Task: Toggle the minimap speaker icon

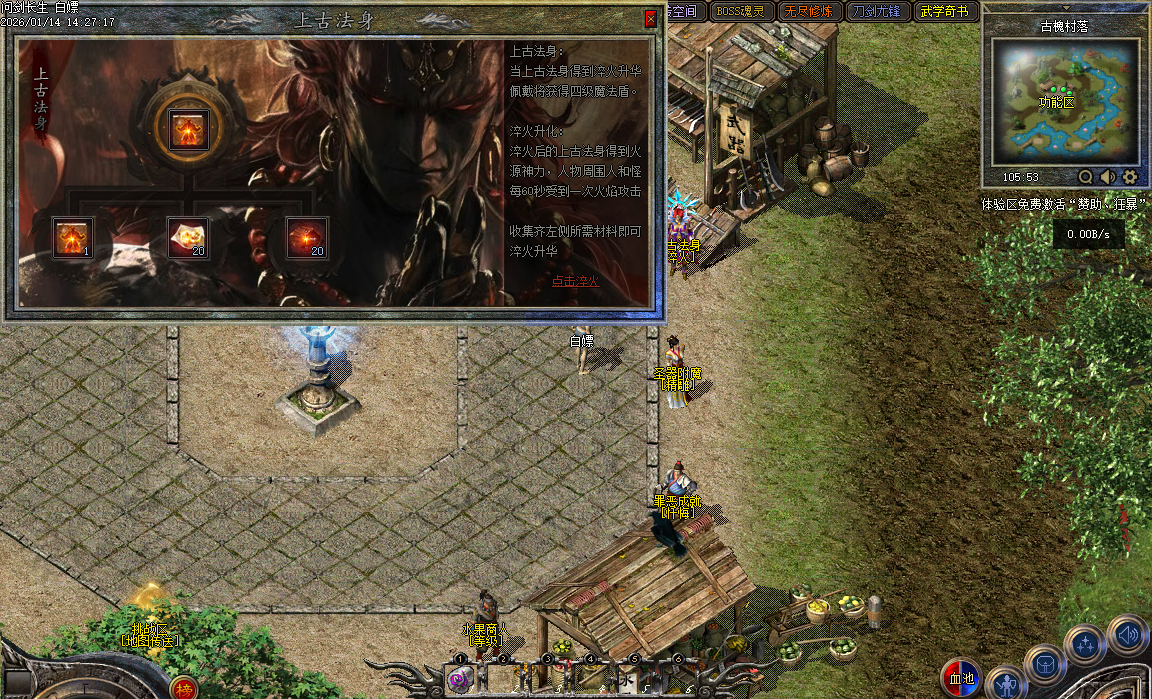Action: tap(1108, 177)
